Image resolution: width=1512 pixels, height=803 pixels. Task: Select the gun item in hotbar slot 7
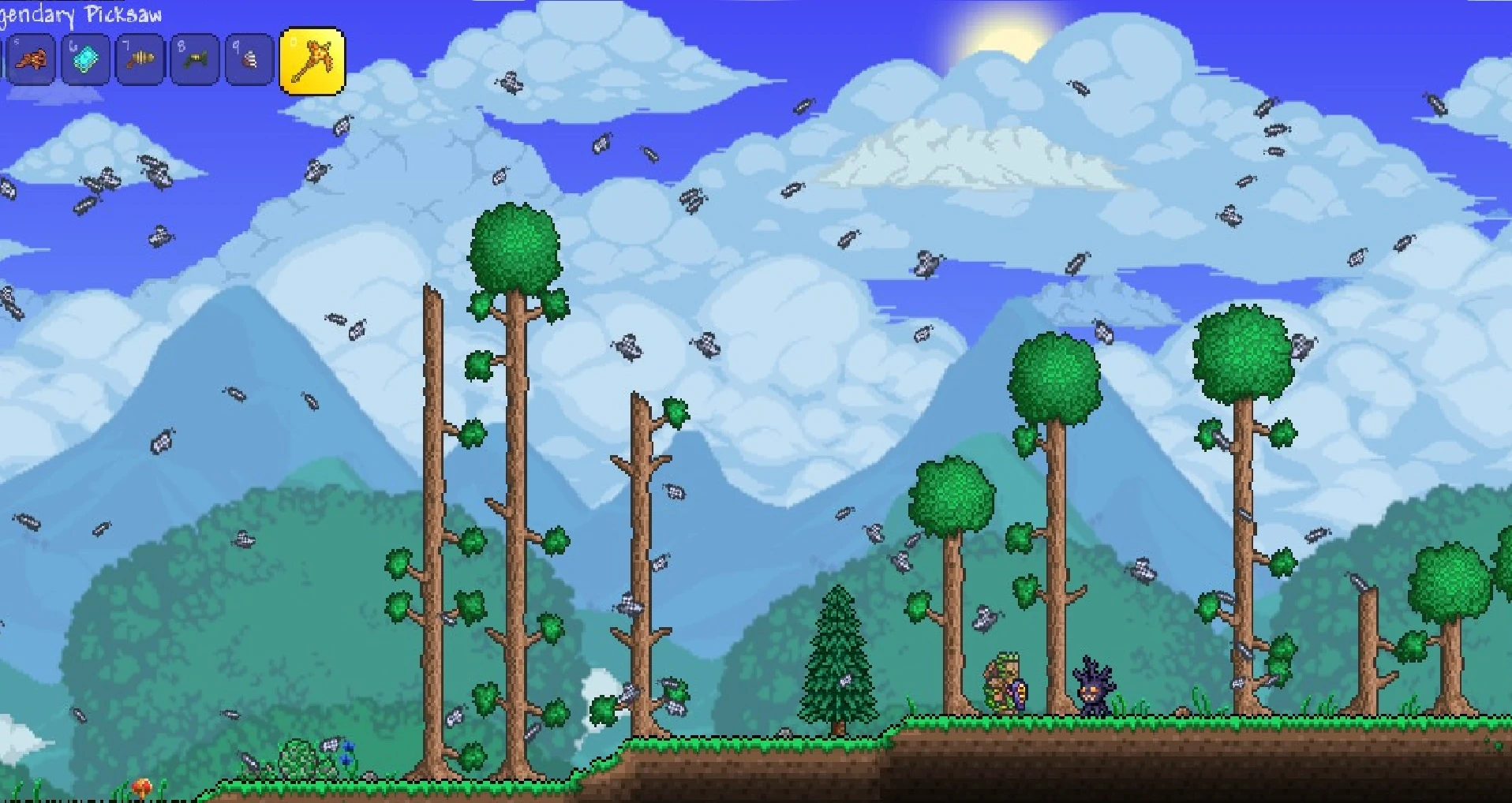click(x=140, y=59)
